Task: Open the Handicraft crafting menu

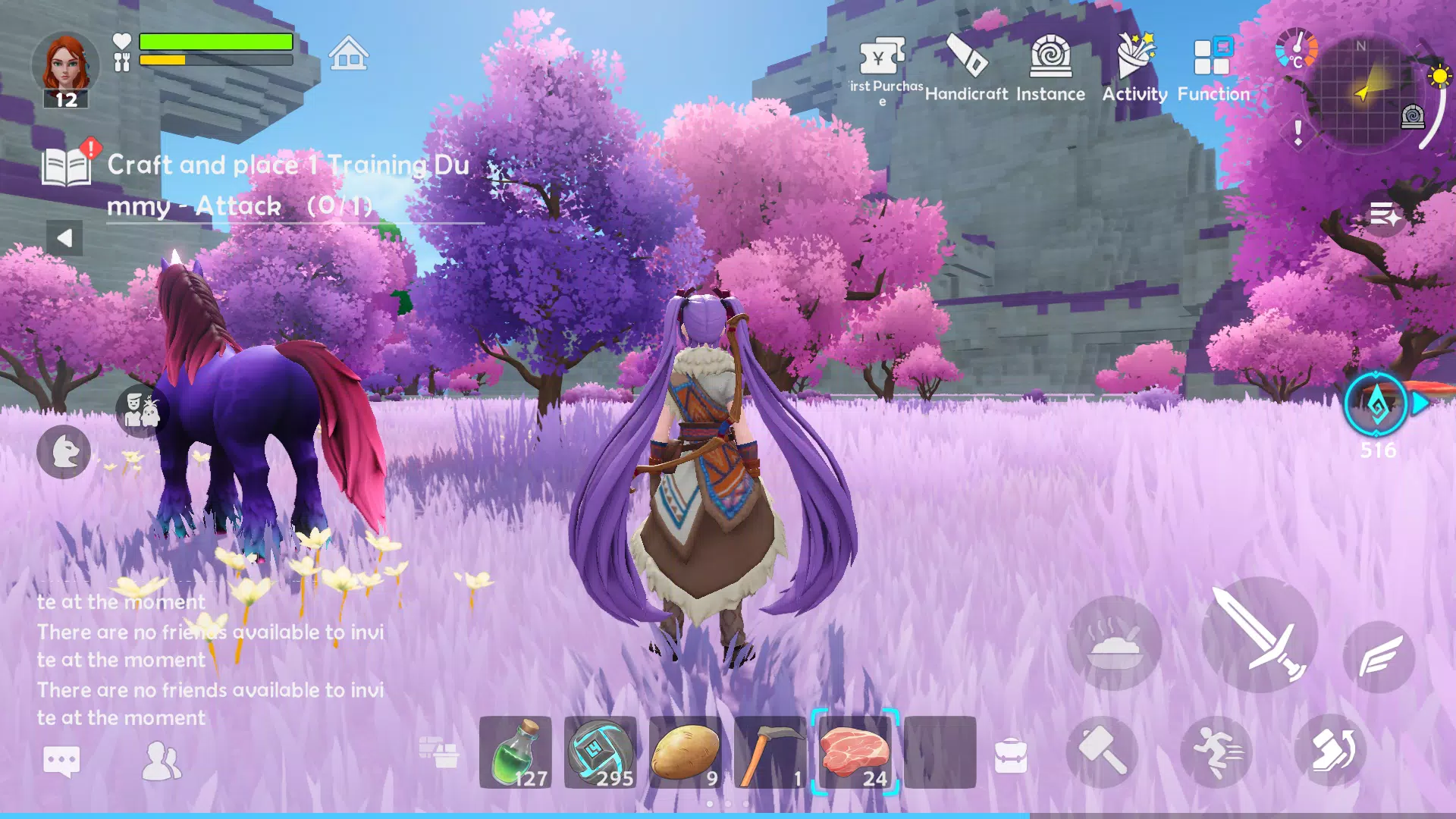Action: (x=966, y=57)
